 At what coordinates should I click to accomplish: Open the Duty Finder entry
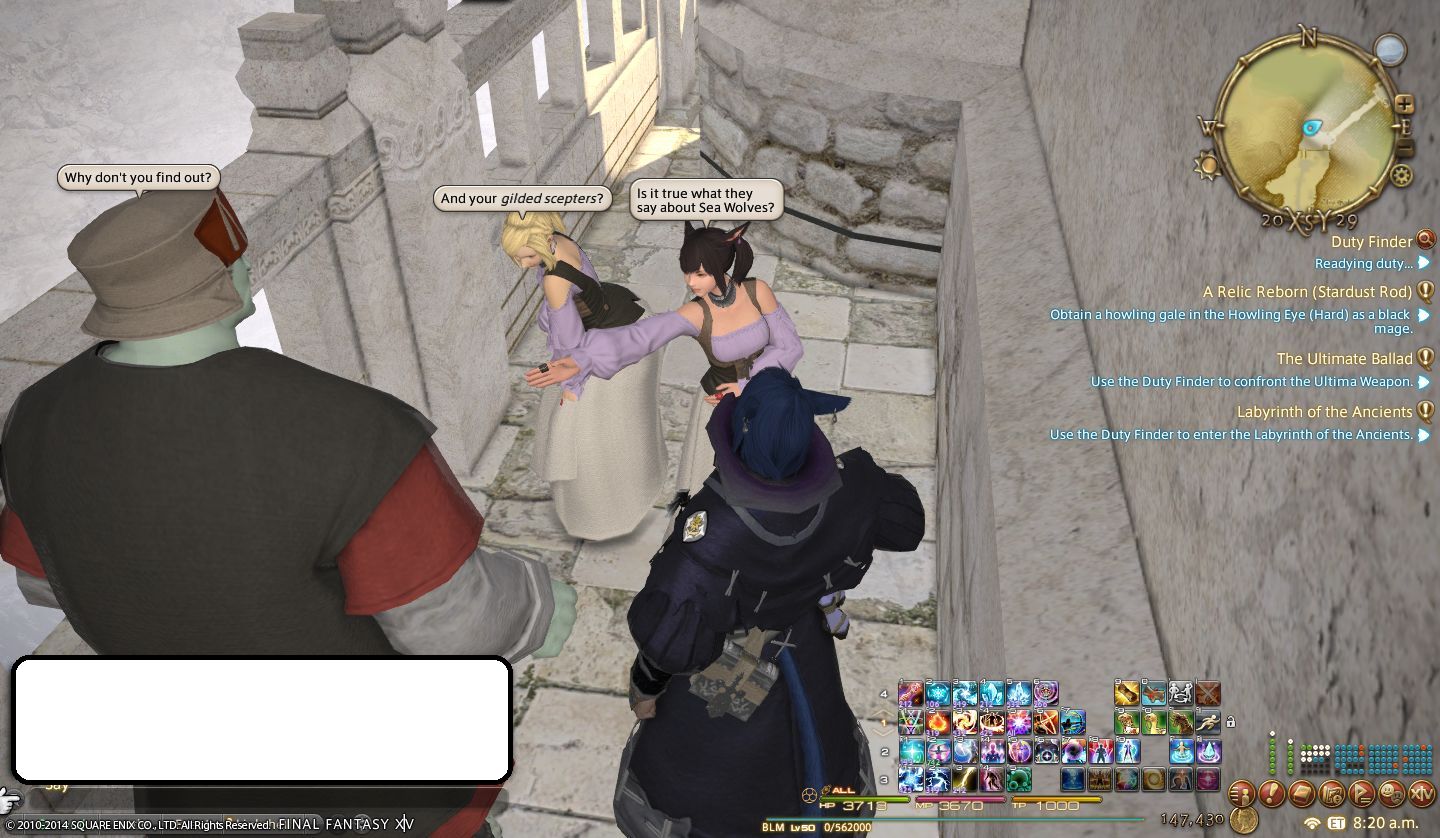point(1371,241)
